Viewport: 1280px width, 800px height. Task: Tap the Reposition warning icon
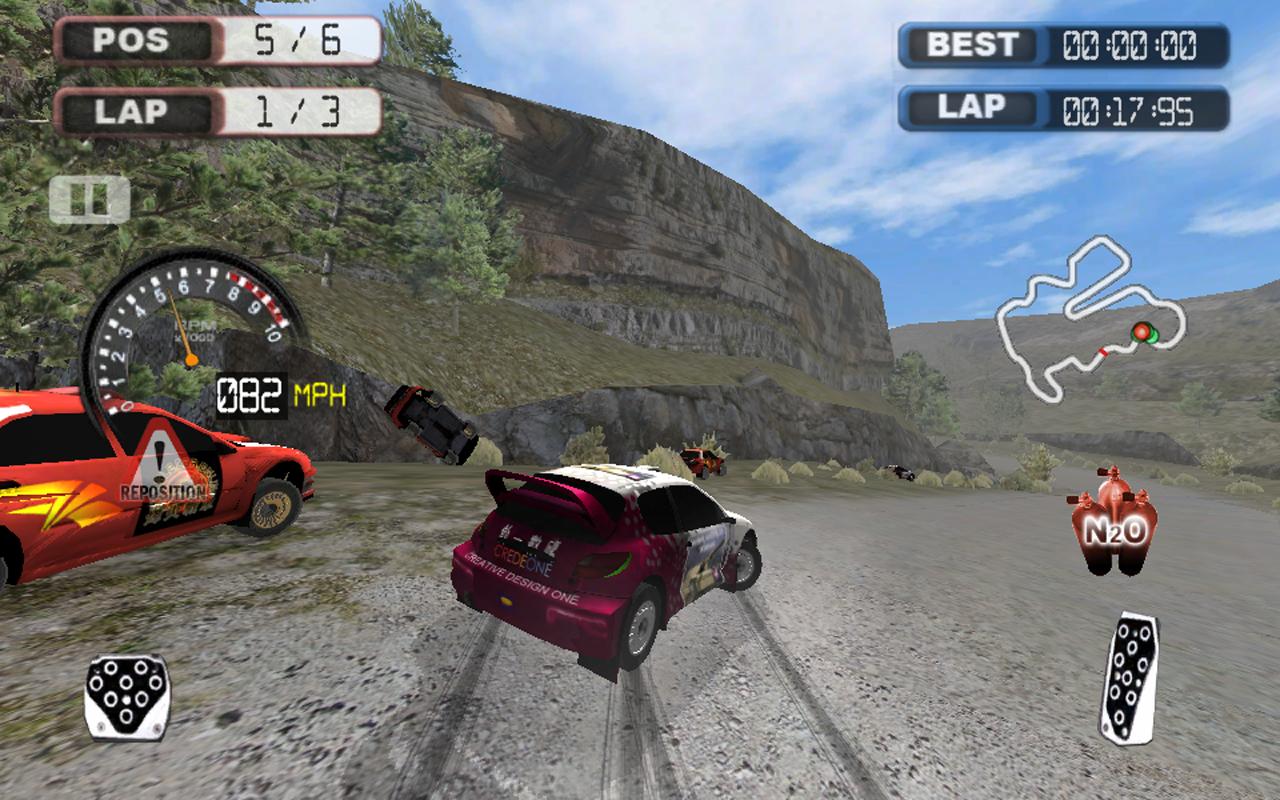click(x=165, y=473)
